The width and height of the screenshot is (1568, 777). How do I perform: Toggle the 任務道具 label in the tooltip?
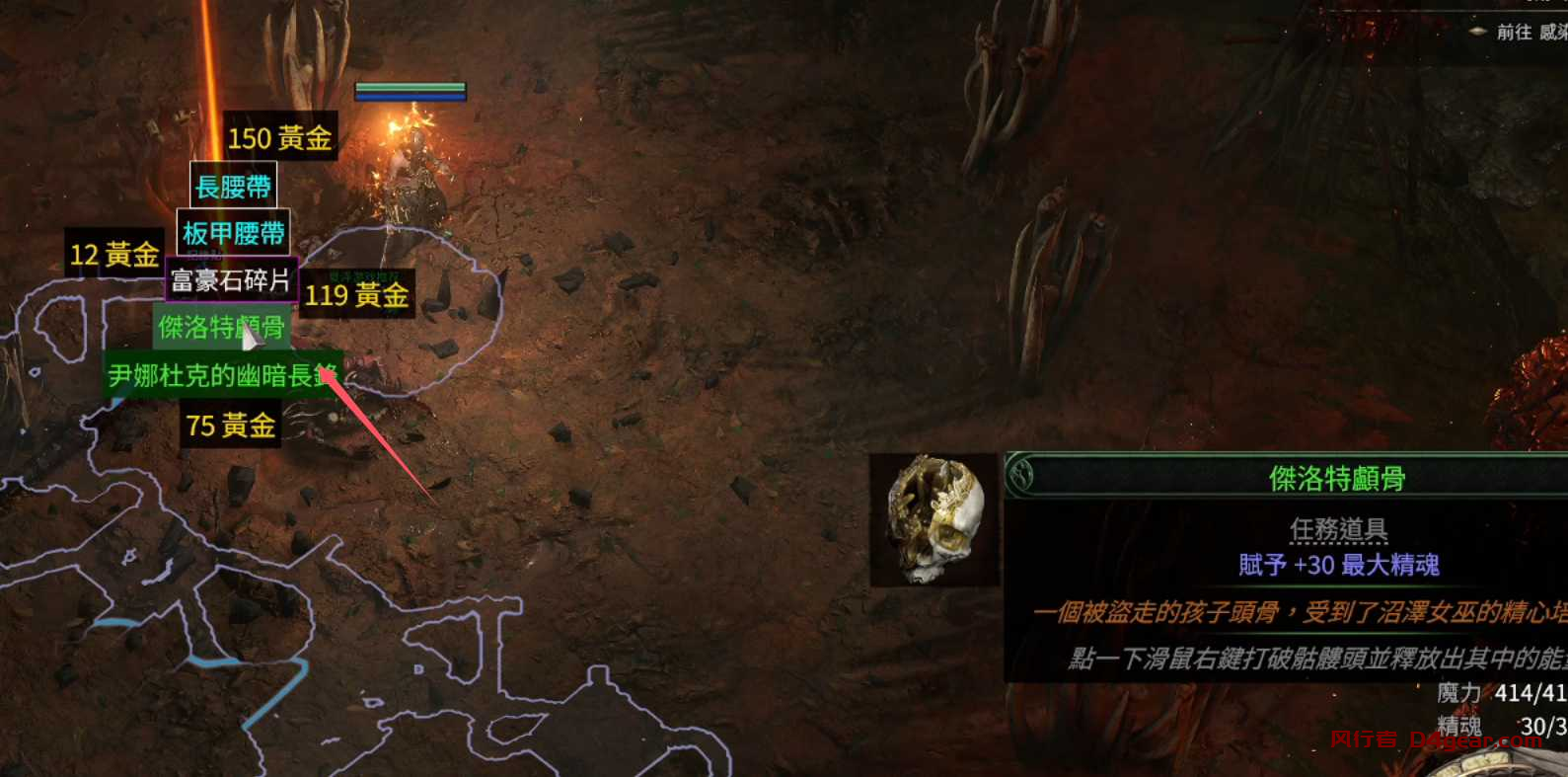[1338, 529]
